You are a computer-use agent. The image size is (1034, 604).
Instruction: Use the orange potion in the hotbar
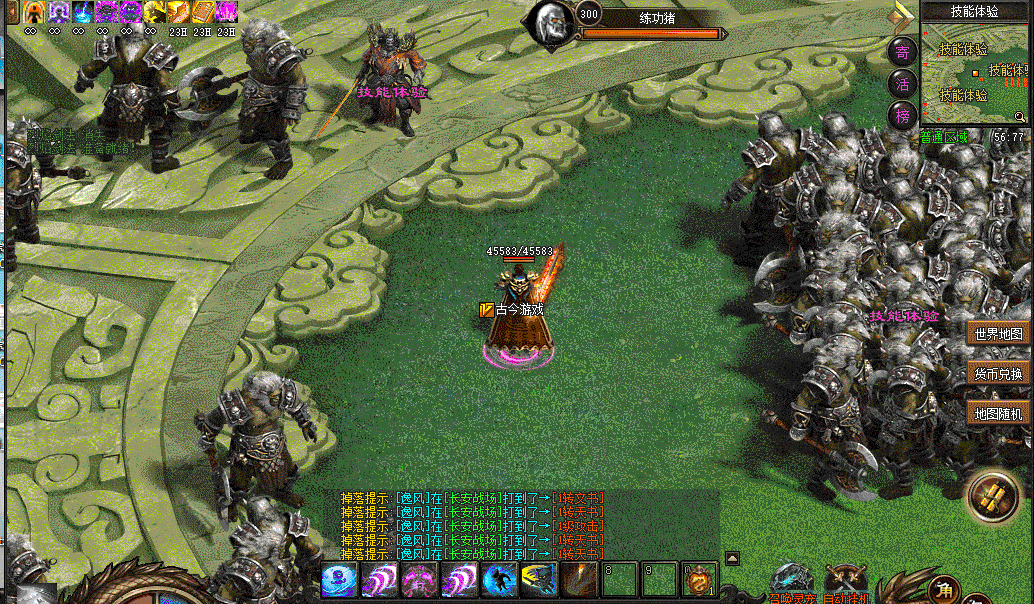tap(699, 581)
